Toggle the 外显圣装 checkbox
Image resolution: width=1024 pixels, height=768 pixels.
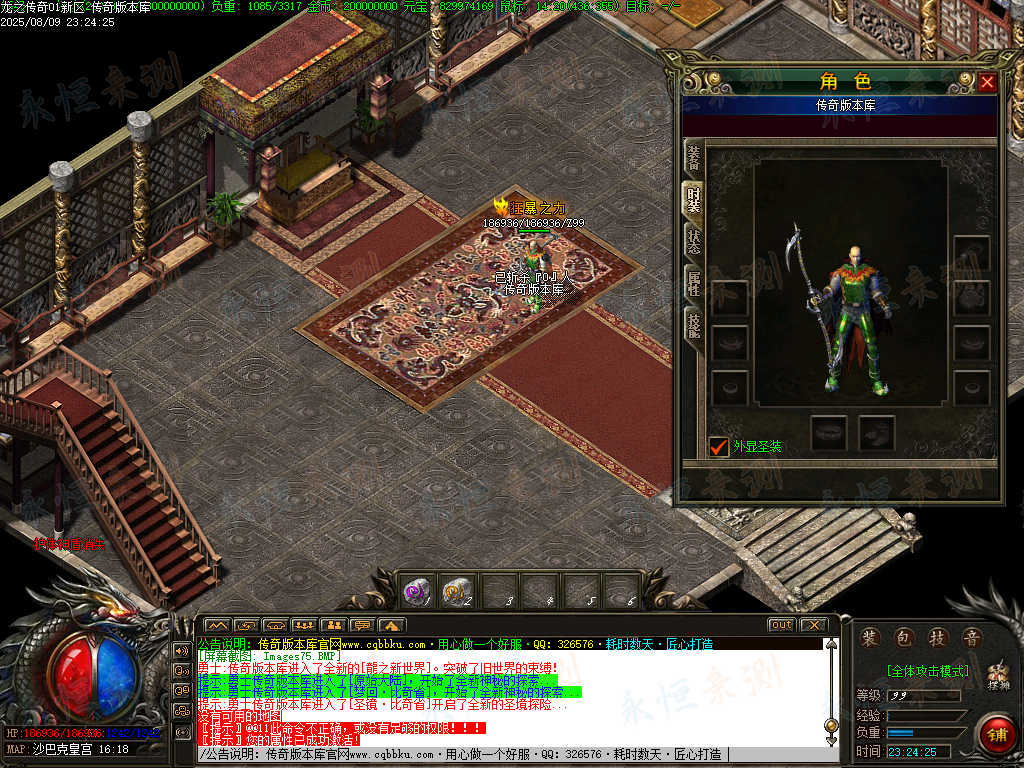(718, 446)
